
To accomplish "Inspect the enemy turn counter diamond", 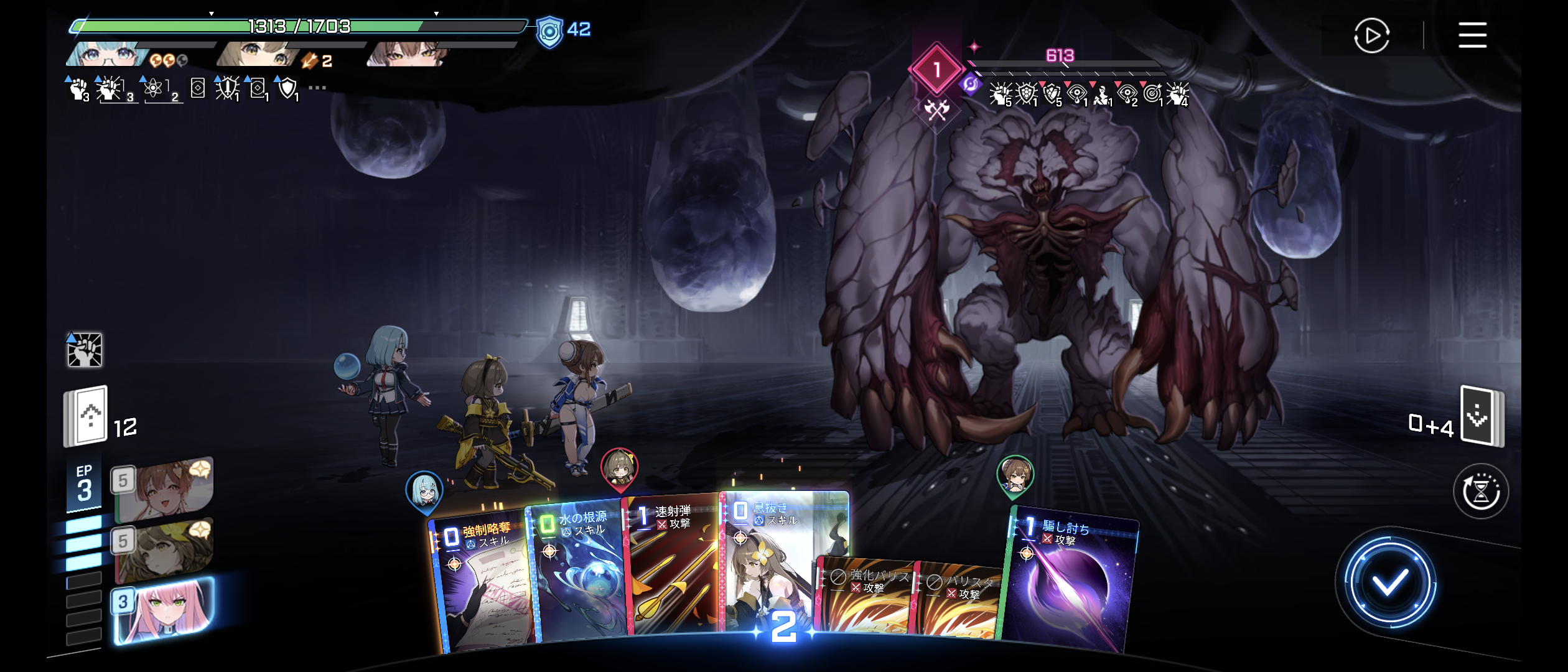I will [x=936, y=70].
